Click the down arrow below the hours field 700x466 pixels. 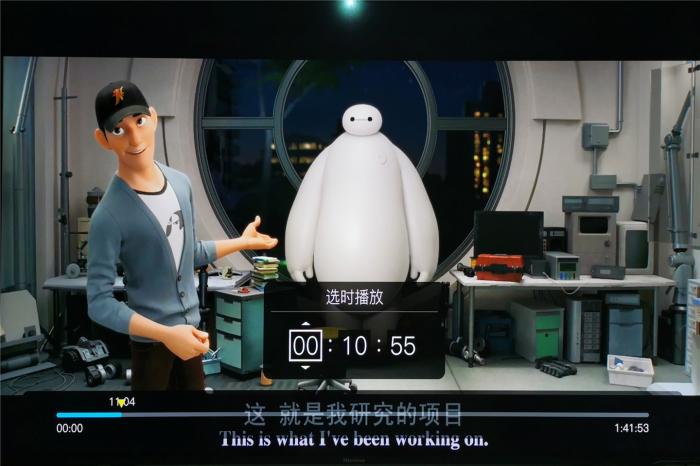point(306,368)
